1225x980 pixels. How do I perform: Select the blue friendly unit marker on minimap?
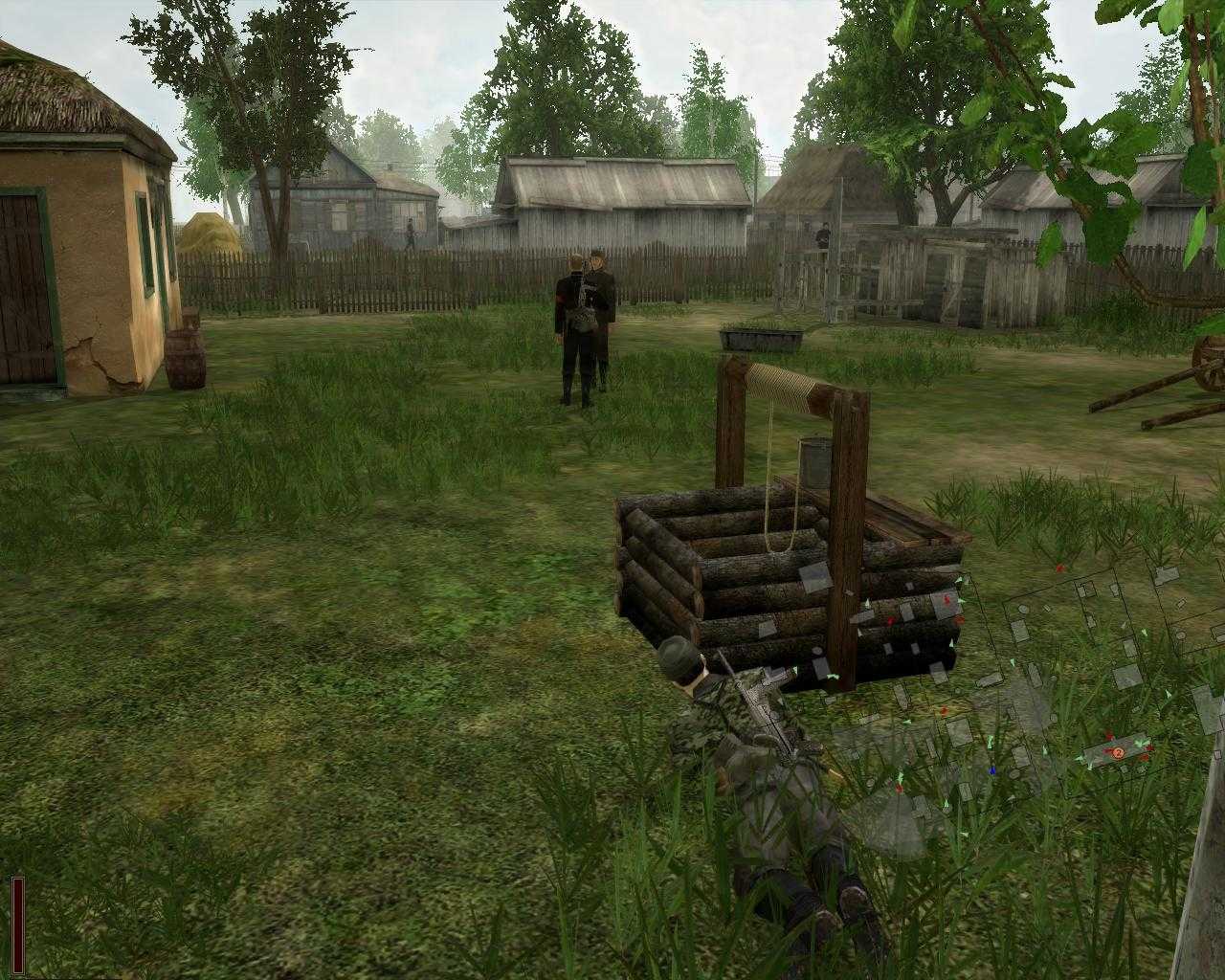tap(992, 770)
